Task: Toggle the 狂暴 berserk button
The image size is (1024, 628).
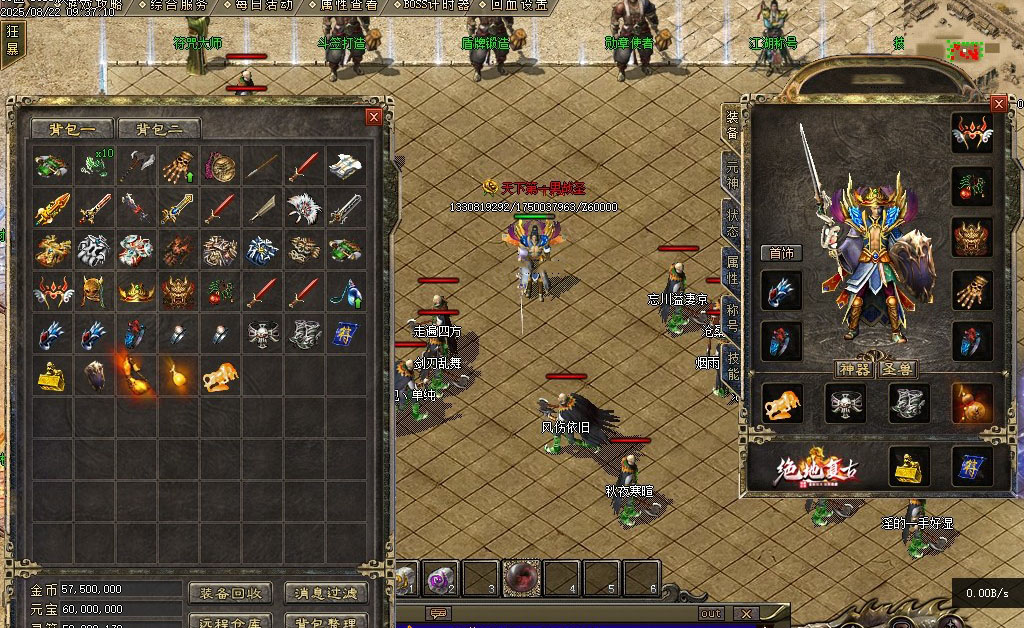Action: point(12,40)
